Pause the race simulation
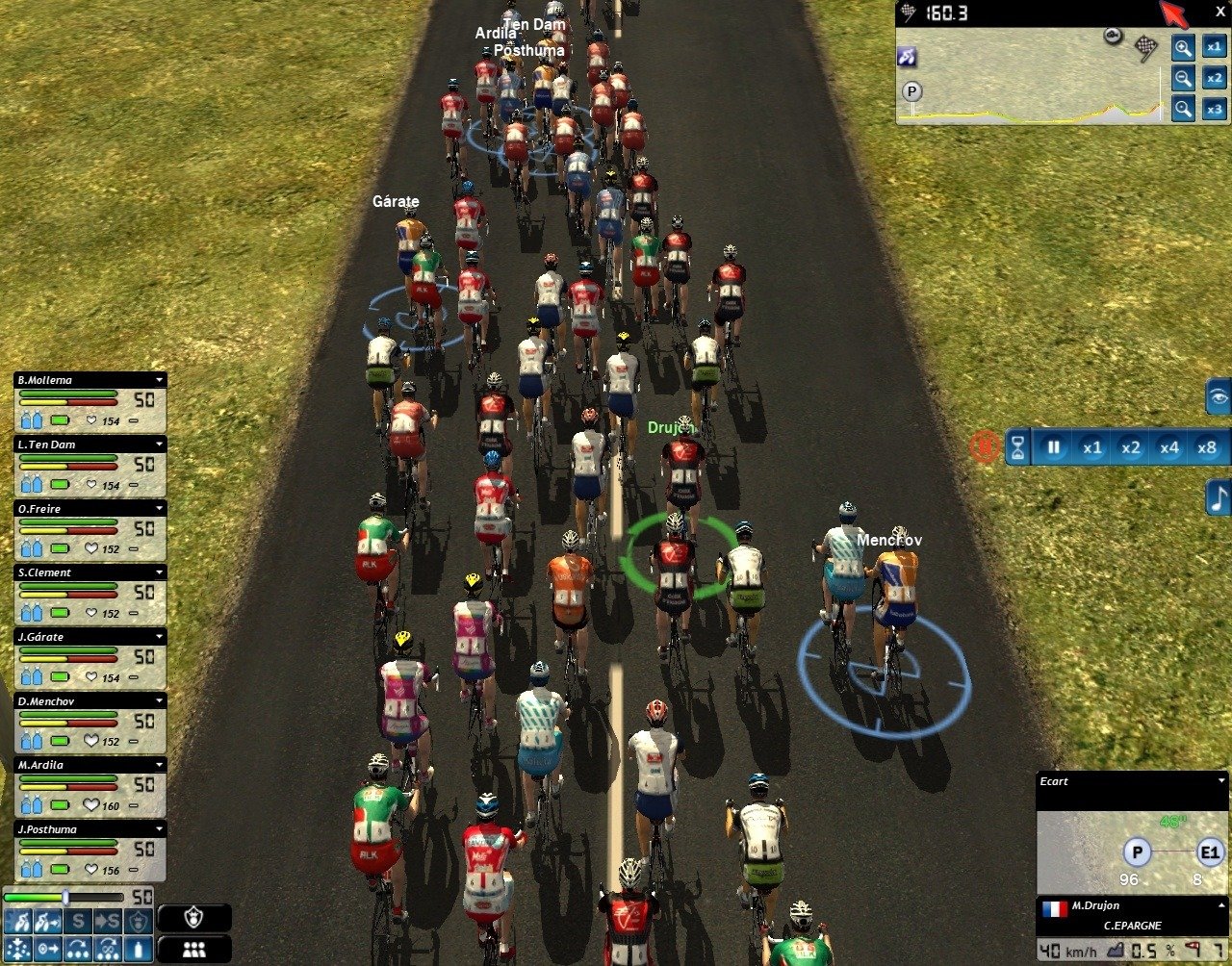 coord(1053,447)
